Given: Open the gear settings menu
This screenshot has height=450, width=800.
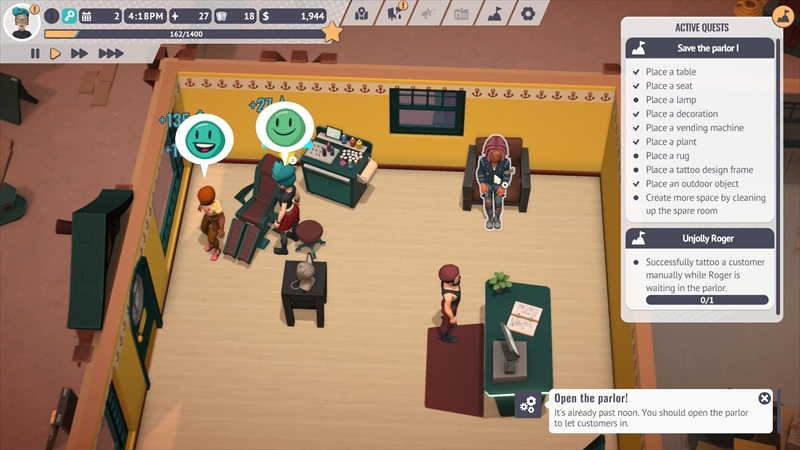Looking at the screenshot, I should pos(527,14).
